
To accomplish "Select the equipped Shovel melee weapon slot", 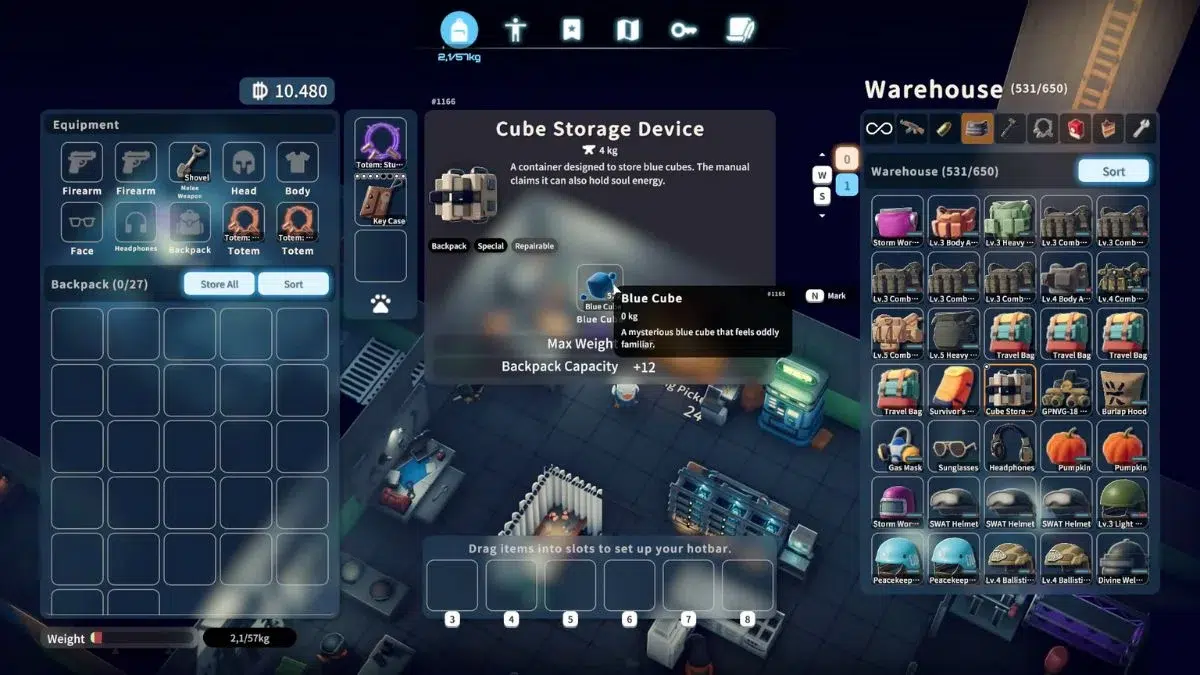I will 189,166.
